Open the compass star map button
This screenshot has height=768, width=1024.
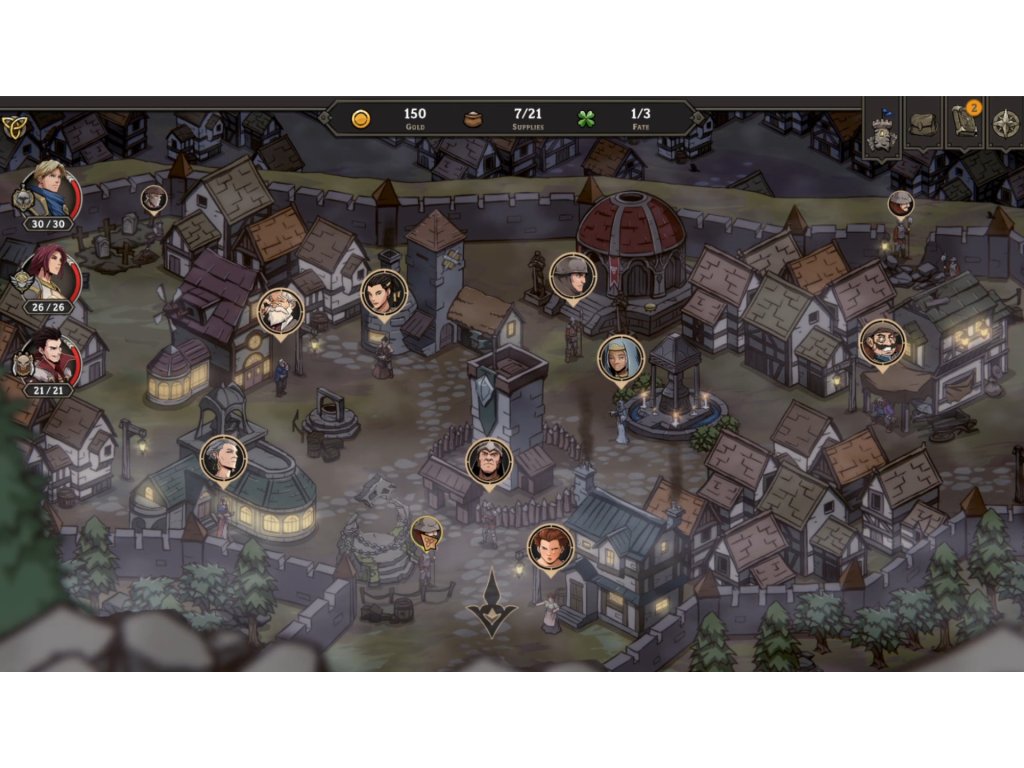coord(1005,125)
